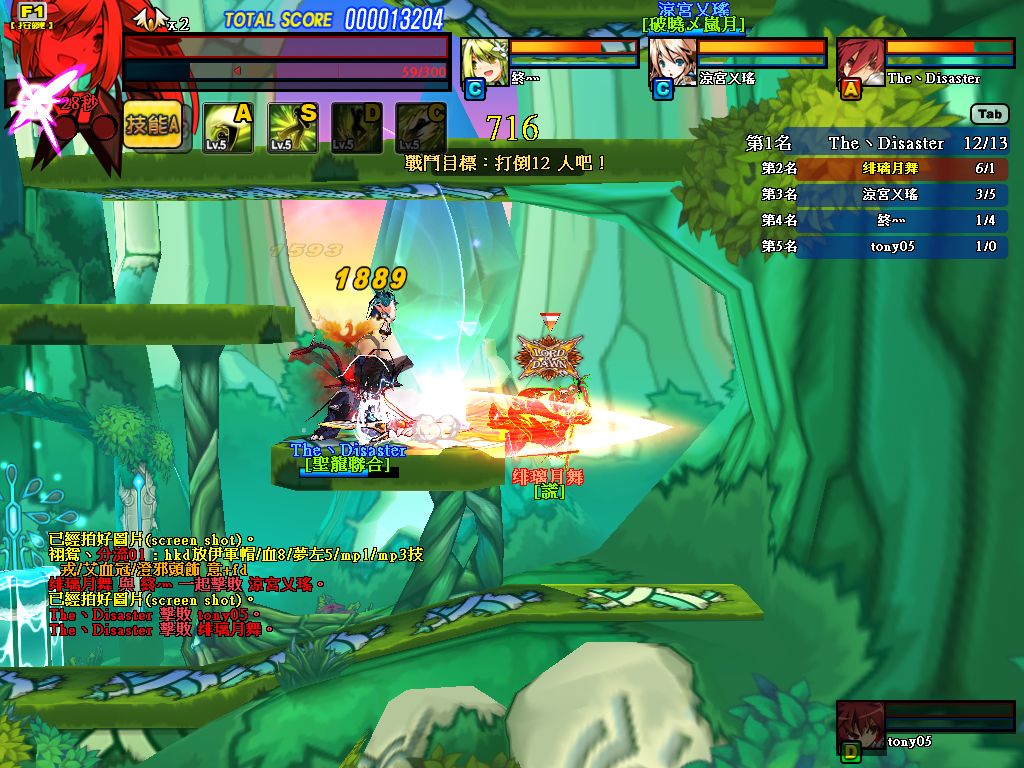Choose the red-haired The丶Disaster portrait
Viewport: 1024px width, 768px height.
point(861,62)
